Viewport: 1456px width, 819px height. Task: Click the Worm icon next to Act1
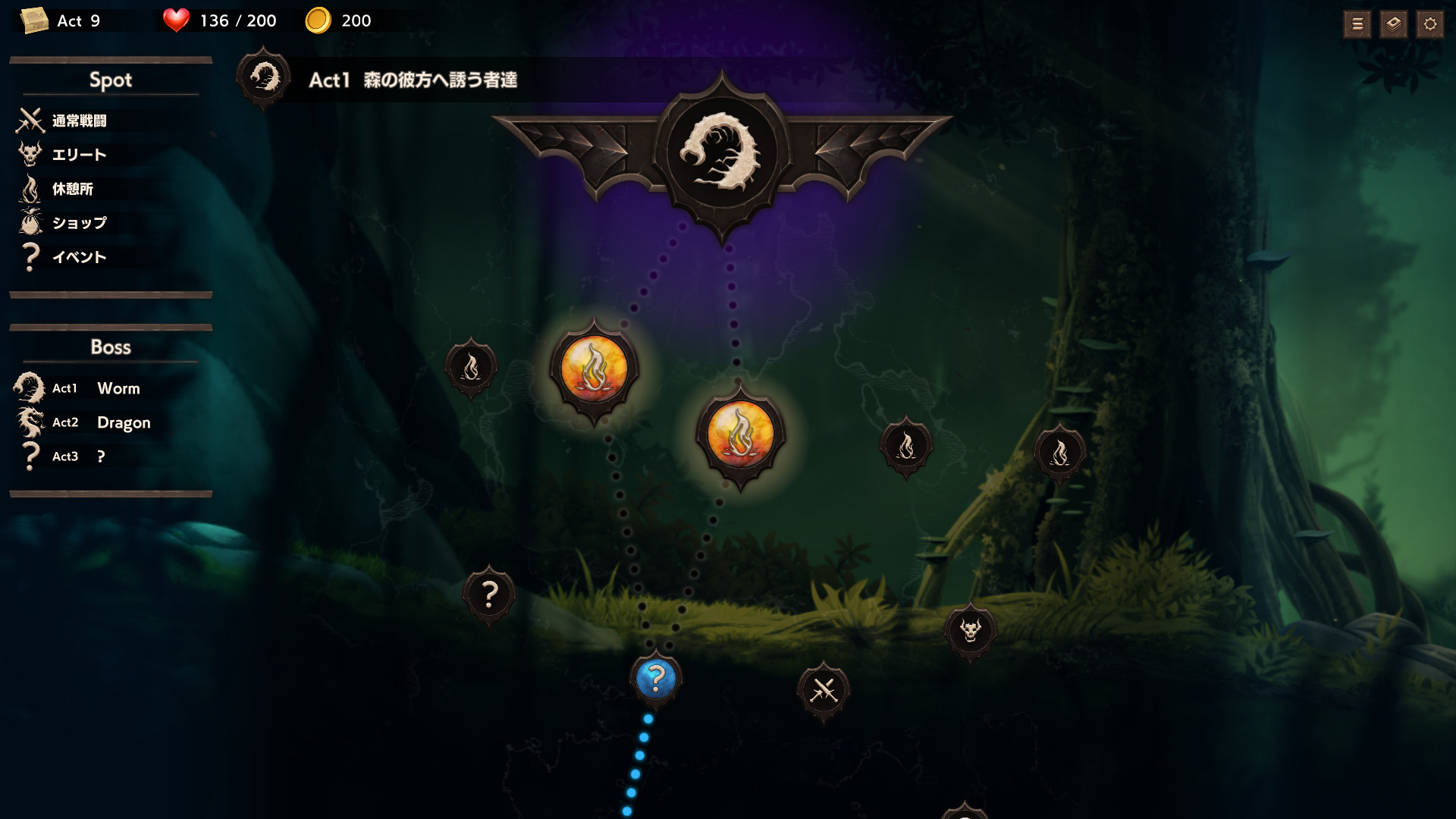(x=29, y=388)
